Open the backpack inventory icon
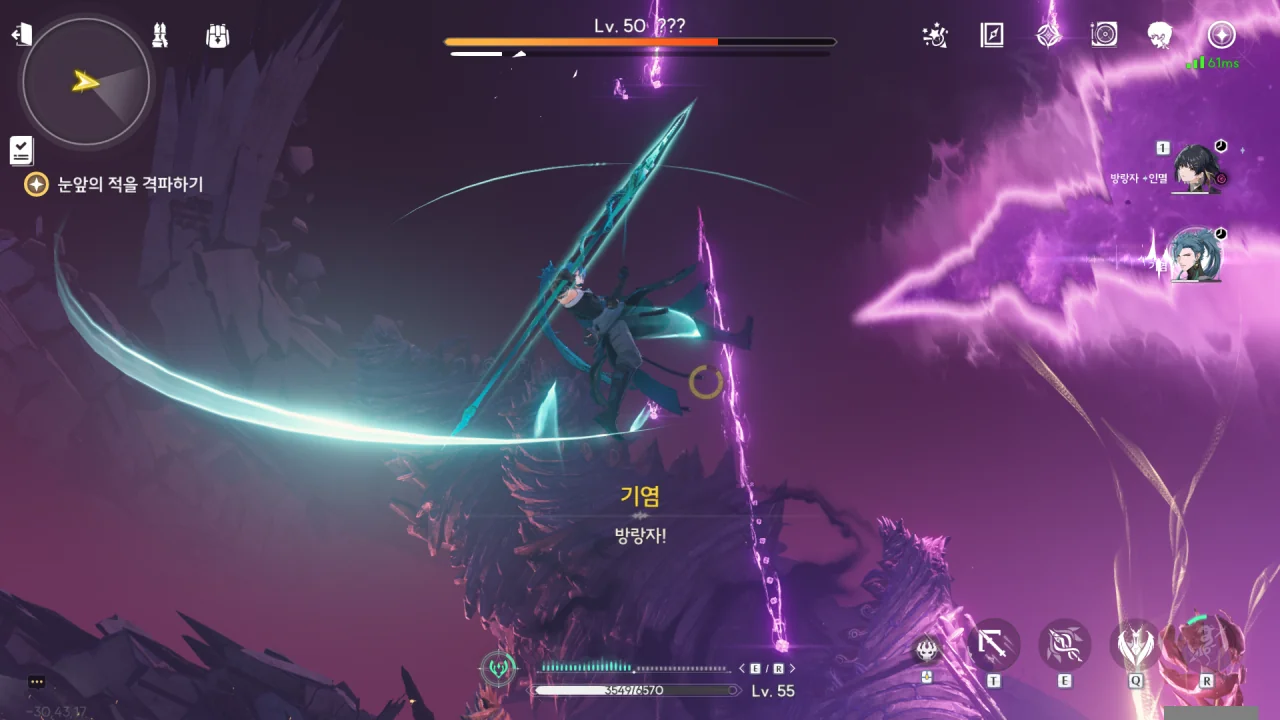The width and height of the screenshot is (1280, 720). pyautogui.click(x=217, y=36)
